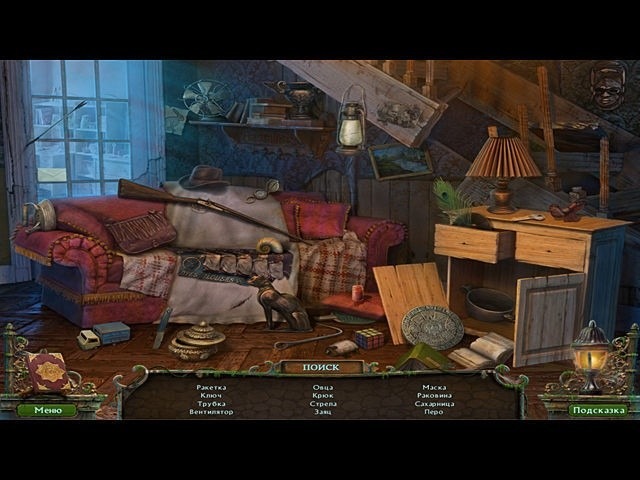Screen dimensions: 640x480
Task: Open the Меню button
Action: pyautogui.click(x=47, y=410)
